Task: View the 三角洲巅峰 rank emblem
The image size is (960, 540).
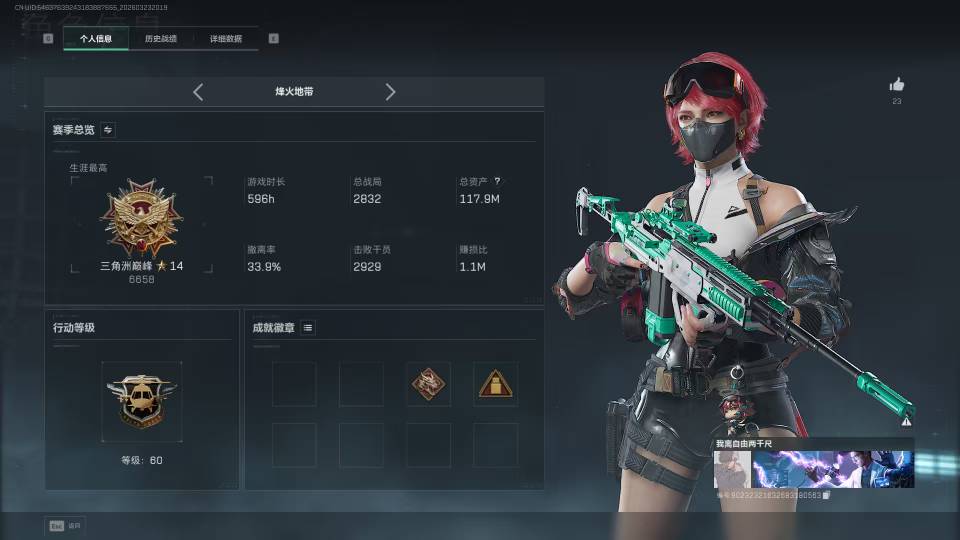Action: [x=142, y=218]
